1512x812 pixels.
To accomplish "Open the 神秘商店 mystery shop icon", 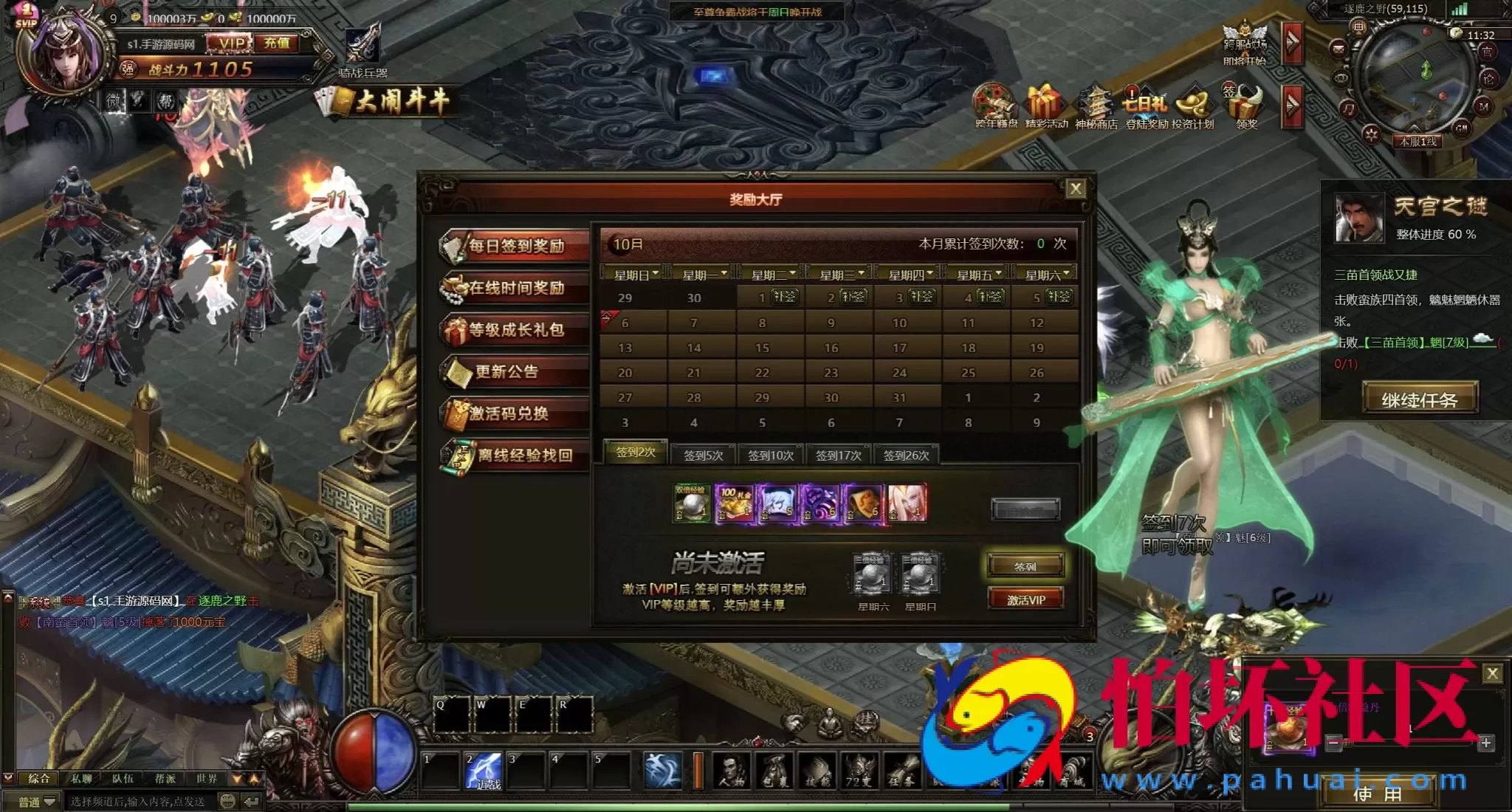I will pyautogui.click(x=1096, y=107).
